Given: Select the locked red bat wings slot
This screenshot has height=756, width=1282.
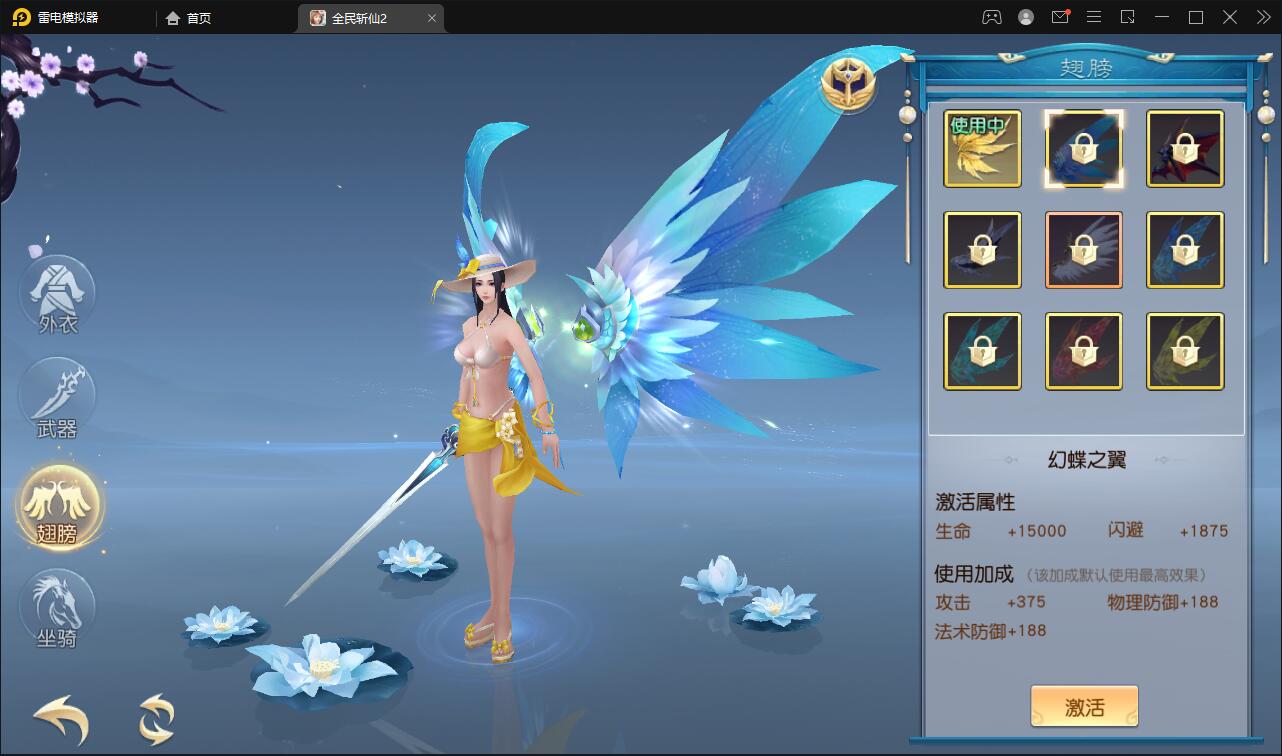Looking at the screenshot, I should pyautogui.click(x=1184, y=149).
